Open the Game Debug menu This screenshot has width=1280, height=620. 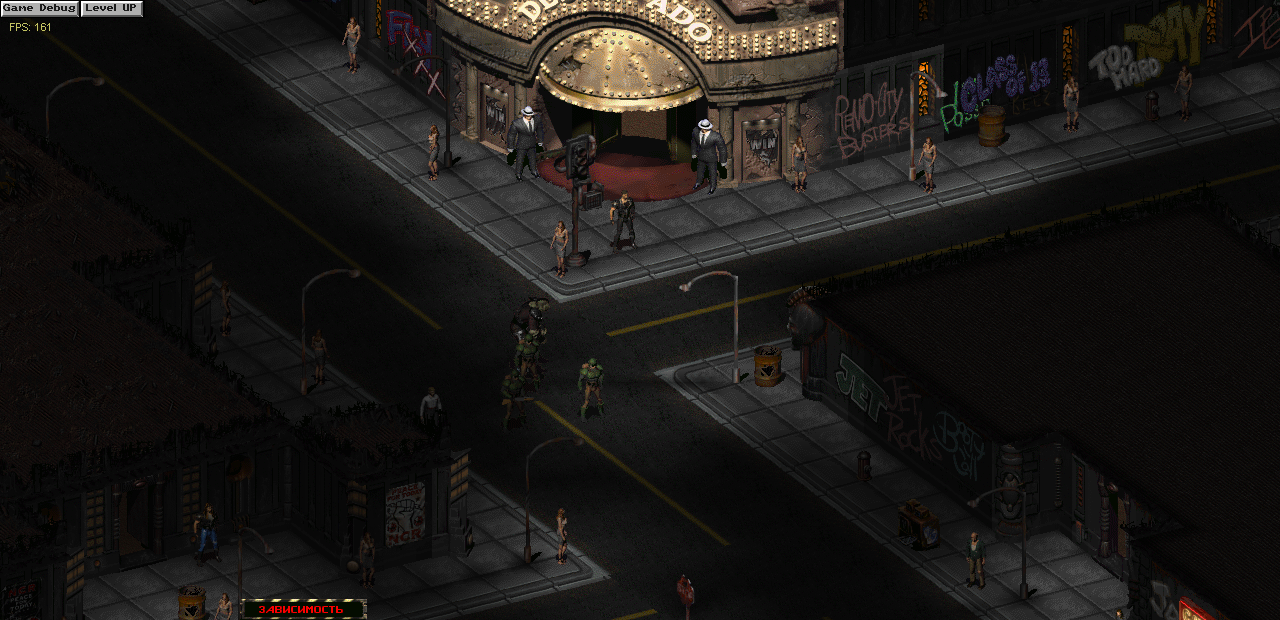coord(39,8)
